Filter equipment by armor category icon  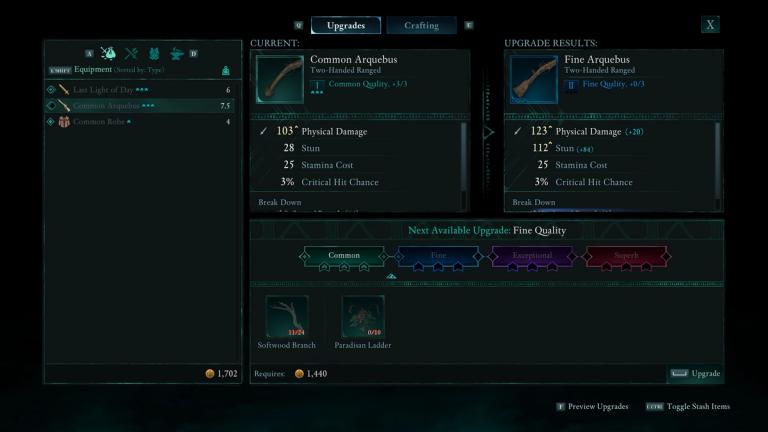[154, 53]
